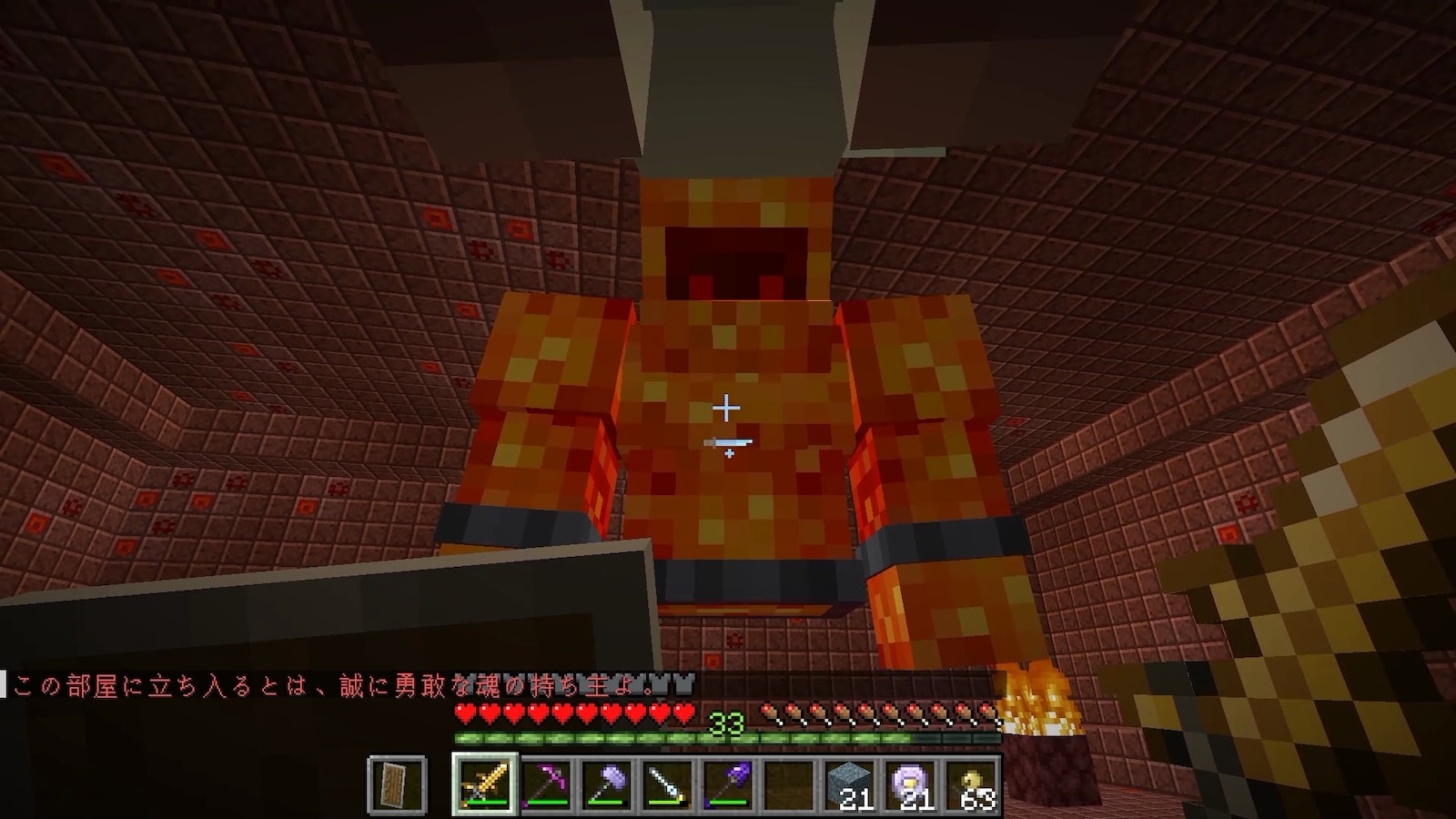1456x819 pixels.
Task: Switch to the purple shovel slot
Action: point(729,783)
